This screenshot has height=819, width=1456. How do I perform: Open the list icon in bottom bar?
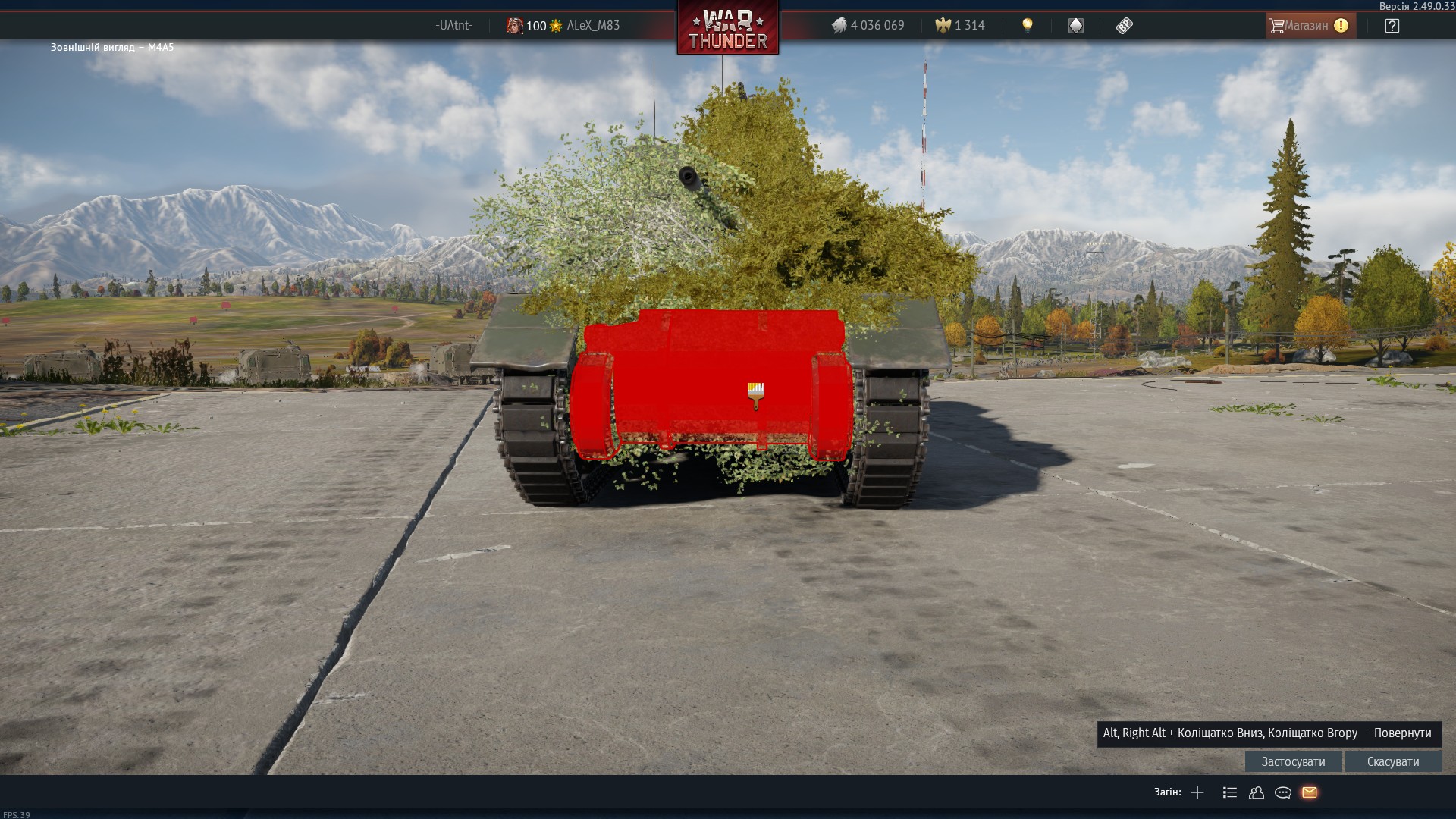coord(1230,792)
